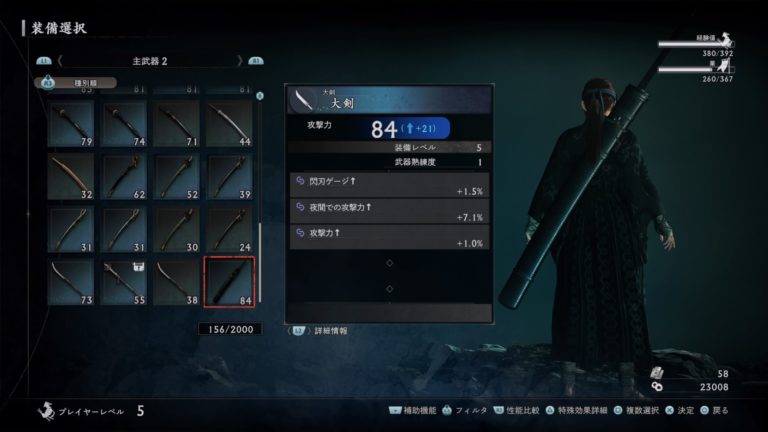Select the weapon slot showing 30
768x432 pixels.
tap(176, 229)
